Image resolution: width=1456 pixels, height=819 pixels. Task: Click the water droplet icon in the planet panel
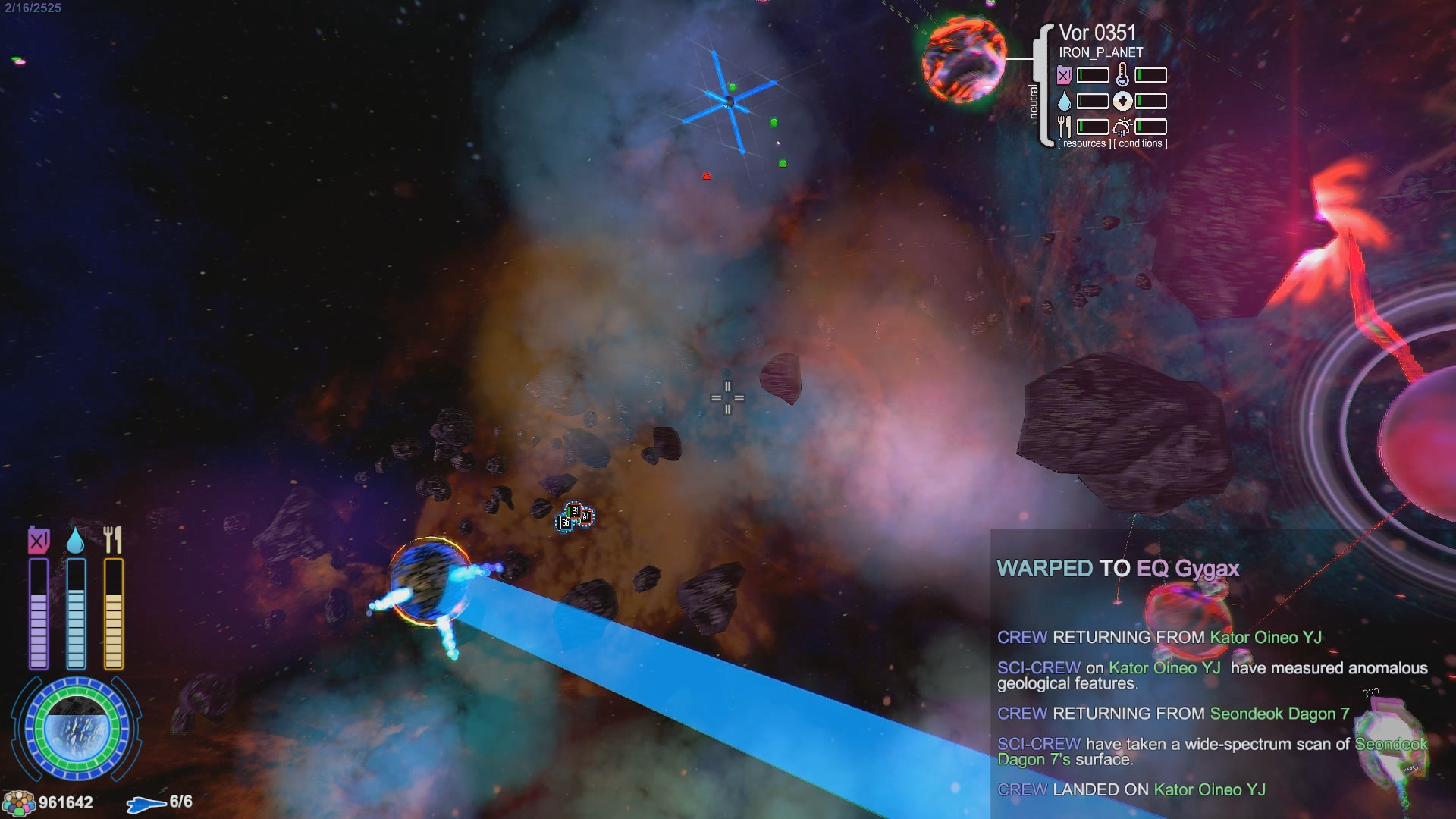(x=1064, y=100)
